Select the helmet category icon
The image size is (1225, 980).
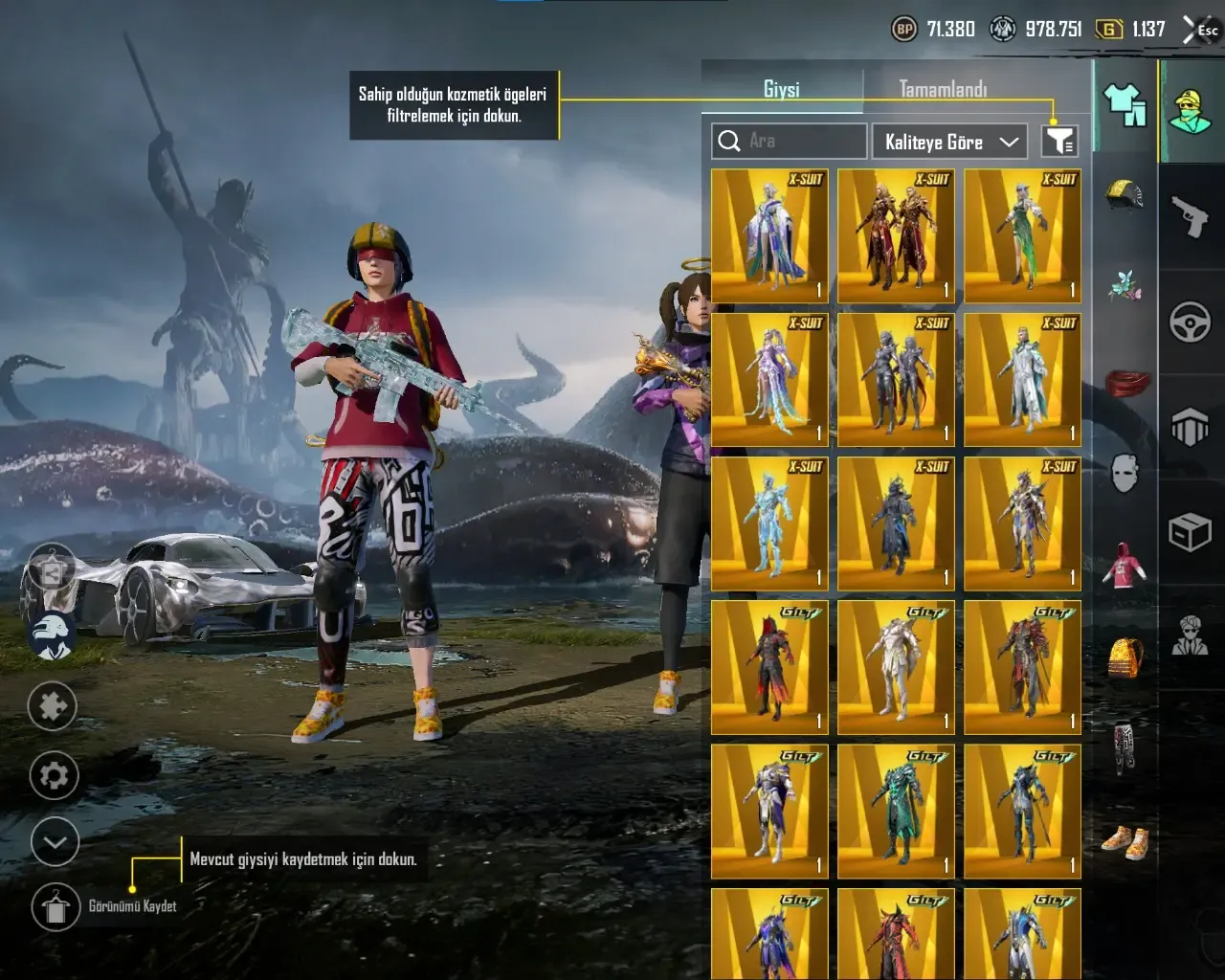pyautogui.click(x=1125, y=193)
